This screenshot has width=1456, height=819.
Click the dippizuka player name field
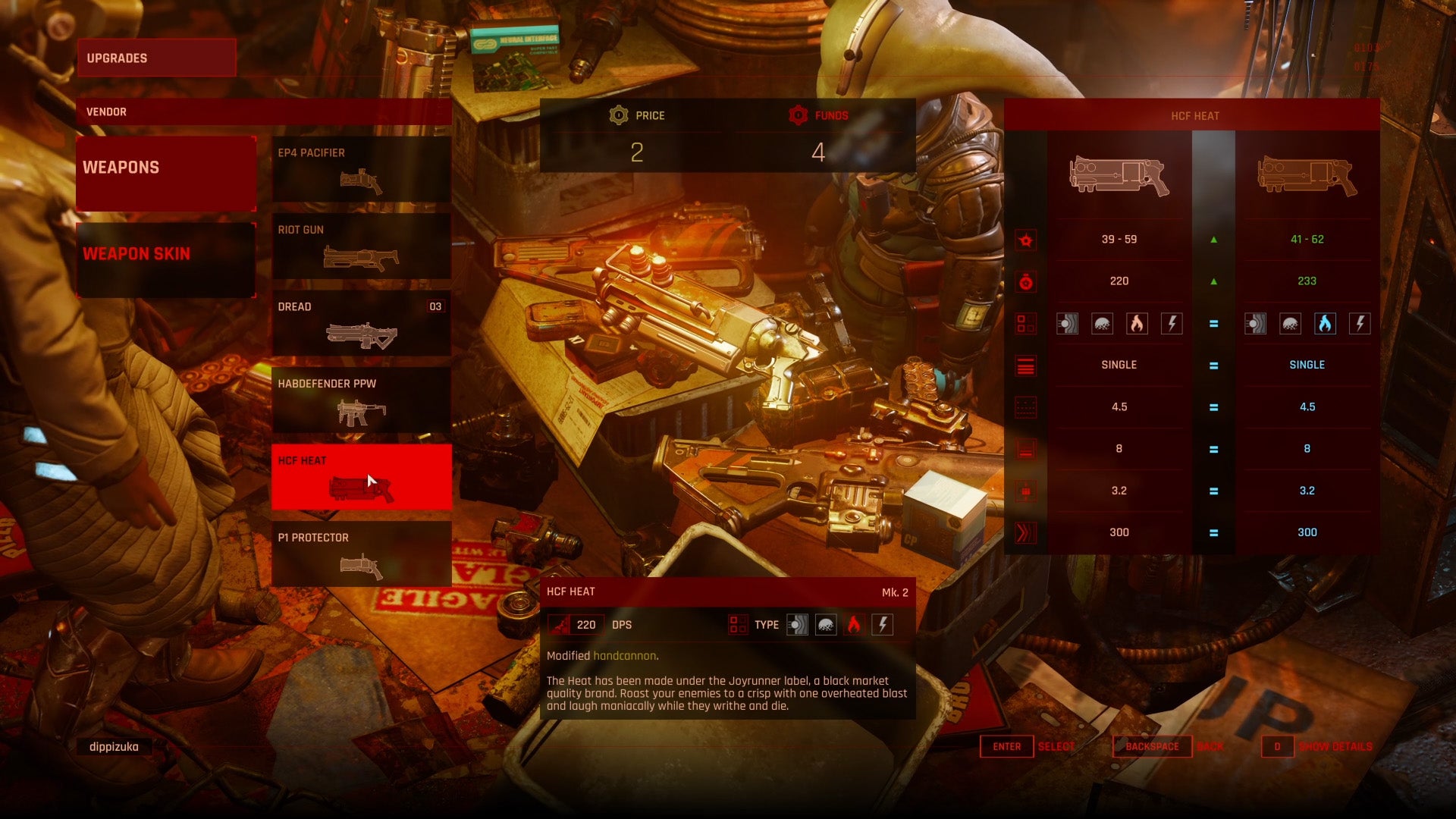112,746
